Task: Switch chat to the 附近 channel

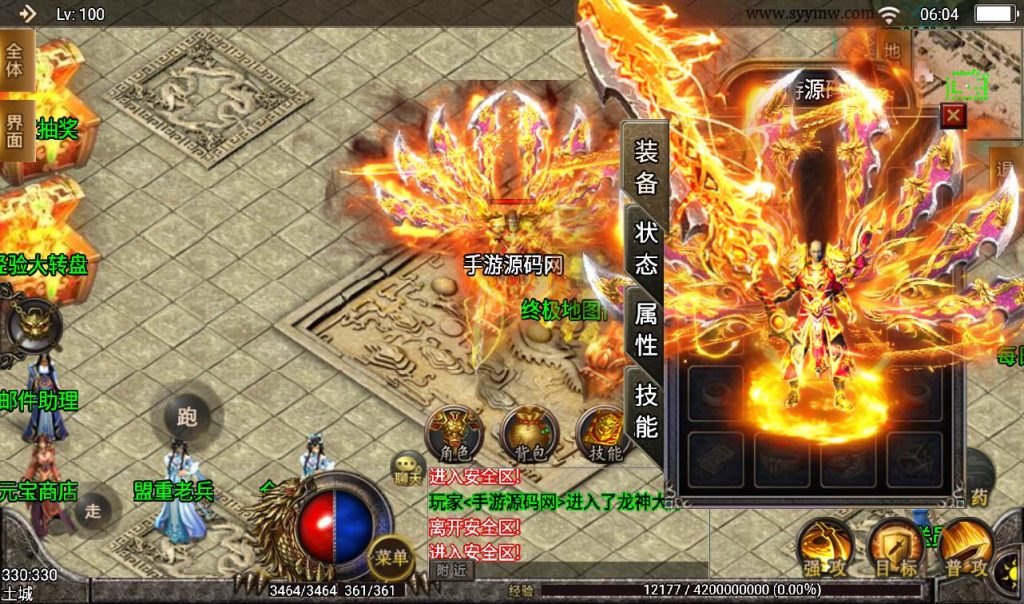Action: [451, 568]
